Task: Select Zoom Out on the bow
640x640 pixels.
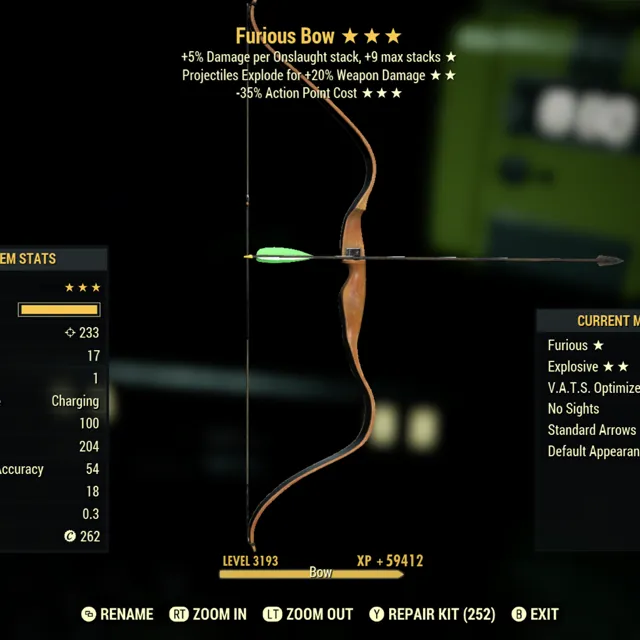Action: (x=308, y=614)
